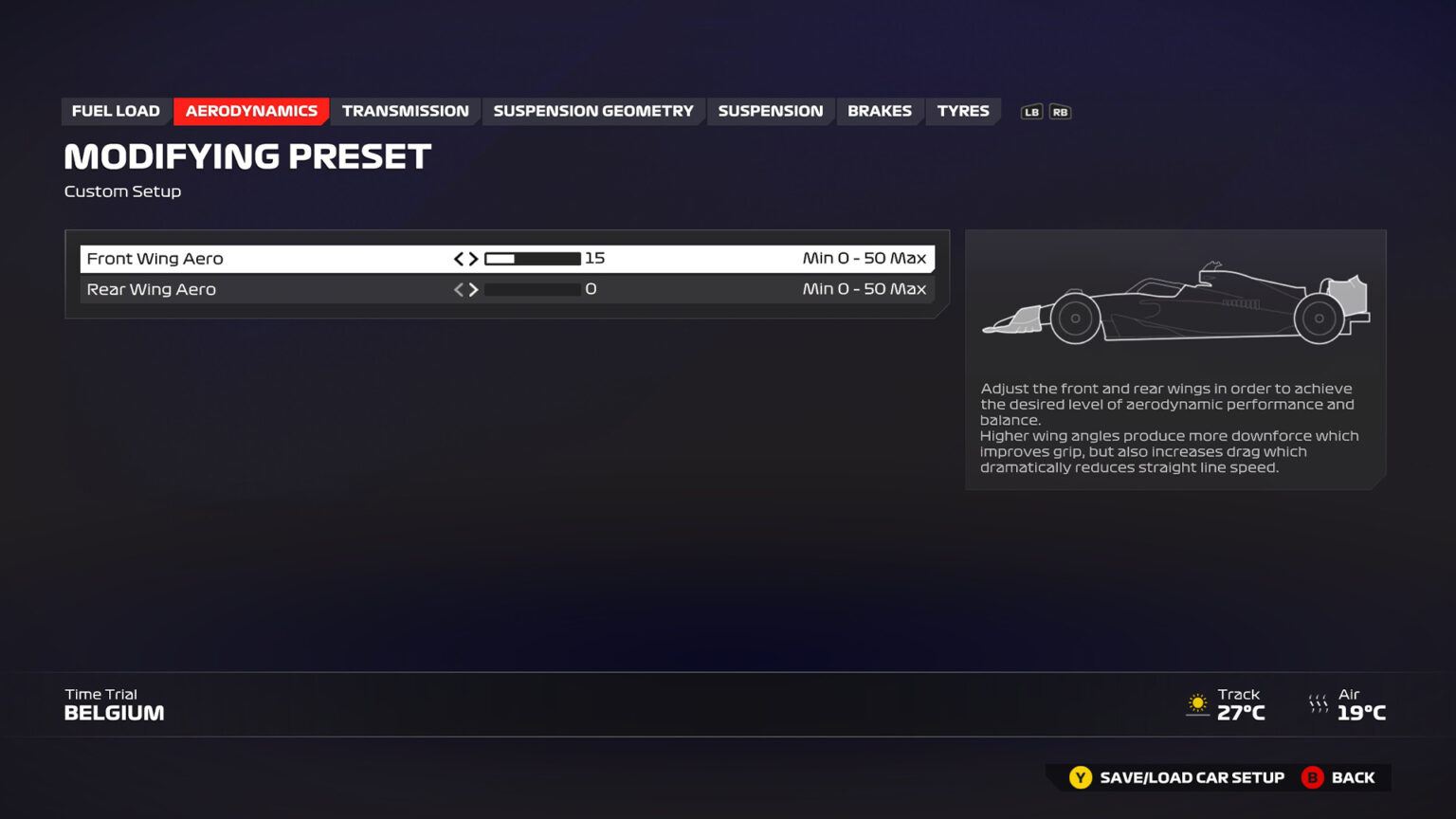The width and height of the screenshot is (1456, 819).
Task: Click the car diagram illustration
Action: (1175, 303)
